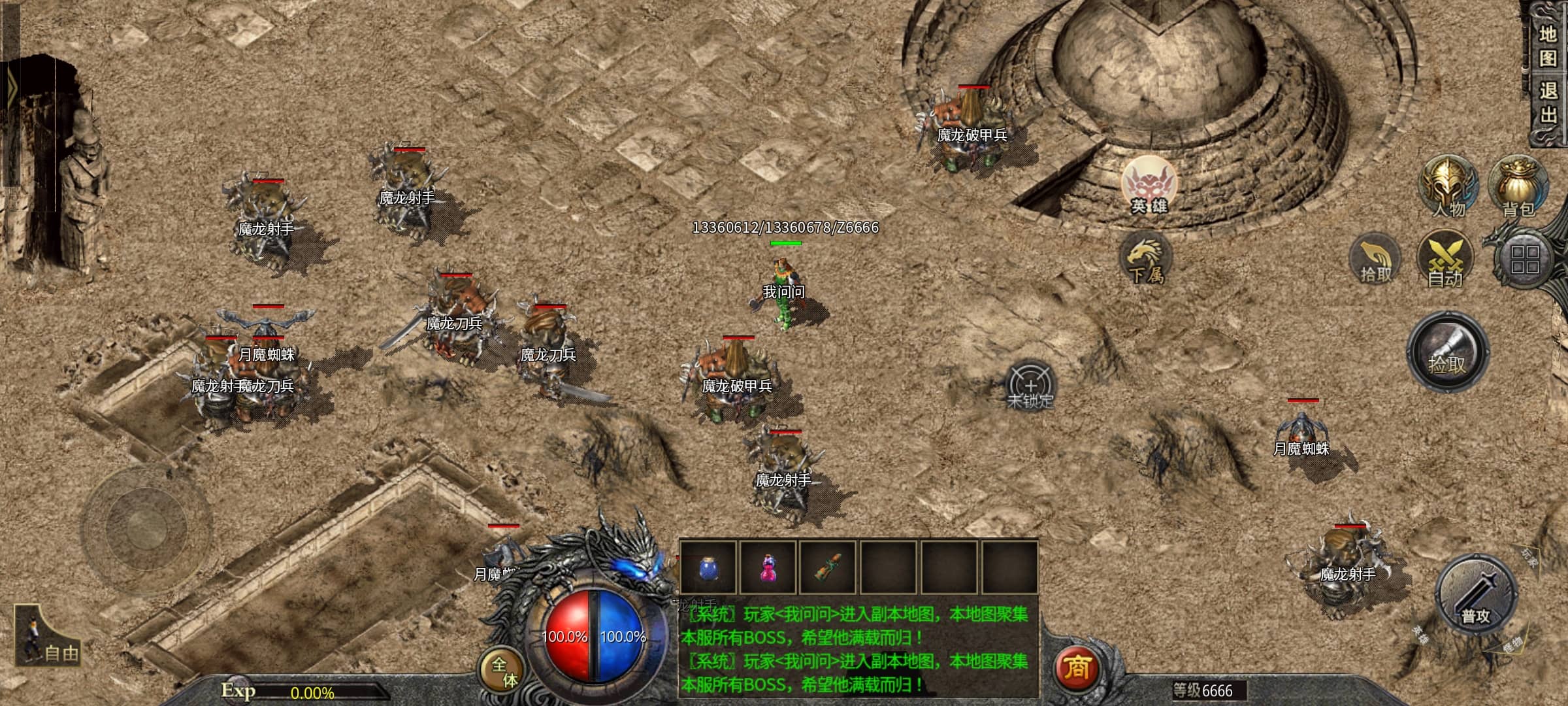The width and height of the screenshot is (1568, 706).
Task: Use the pink potion hotbar slot
Action: [x=768, y=567]
